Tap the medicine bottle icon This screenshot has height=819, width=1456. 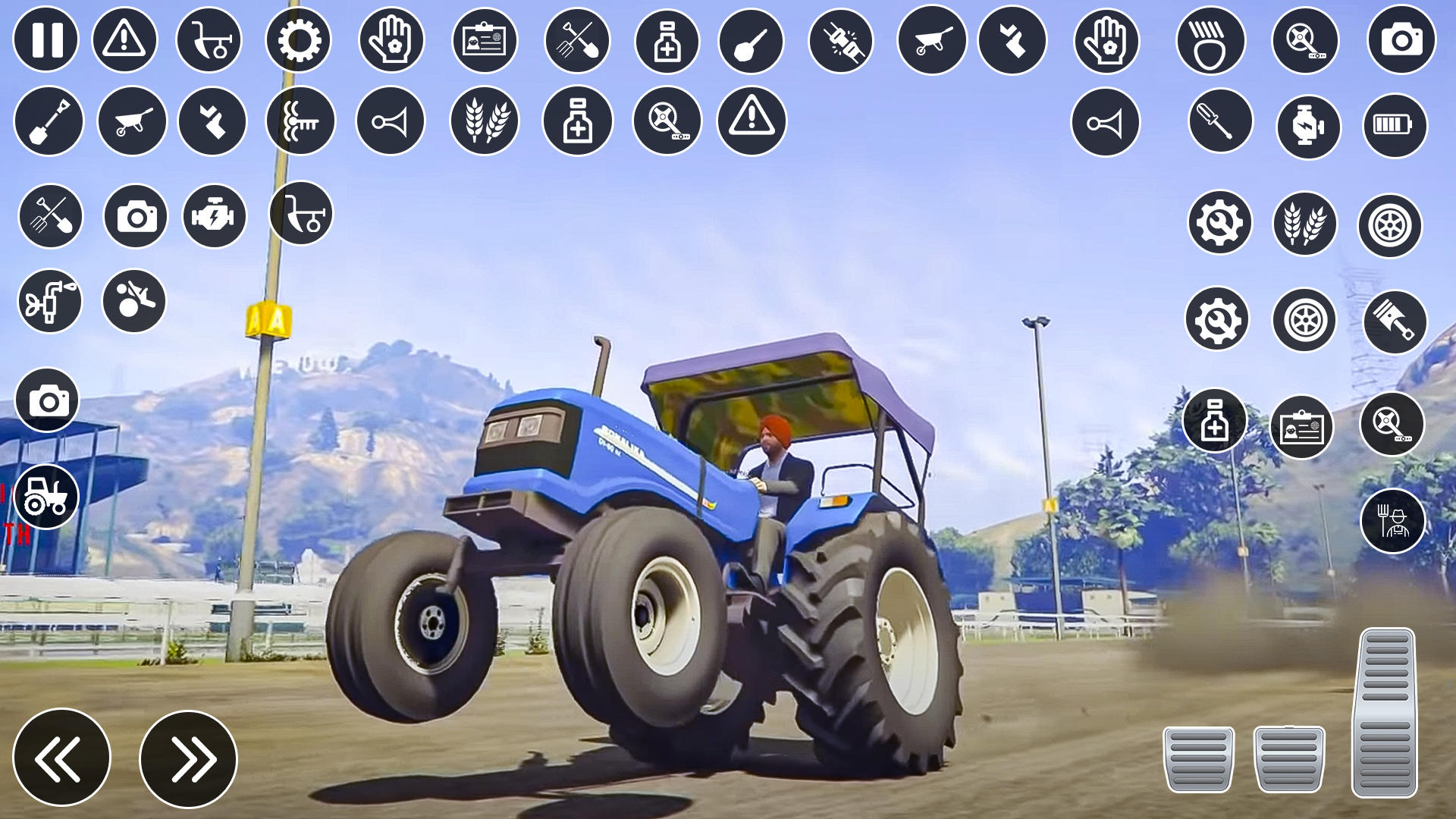click(x=667, y=39)
